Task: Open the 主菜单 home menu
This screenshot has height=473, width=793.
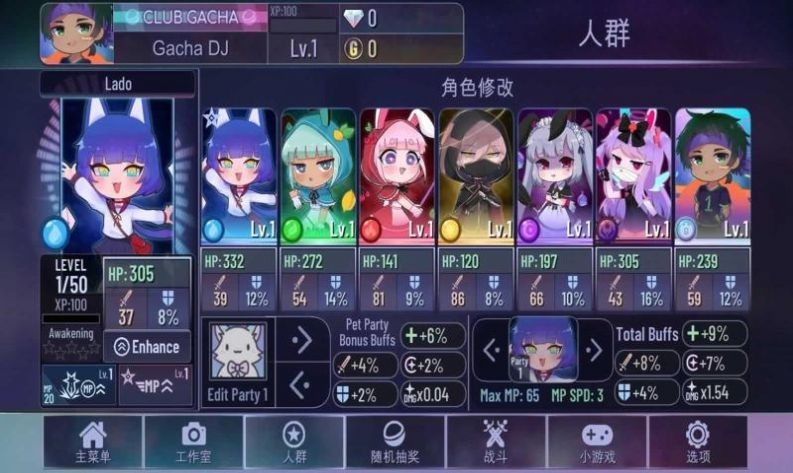Action: click(92, 441)
